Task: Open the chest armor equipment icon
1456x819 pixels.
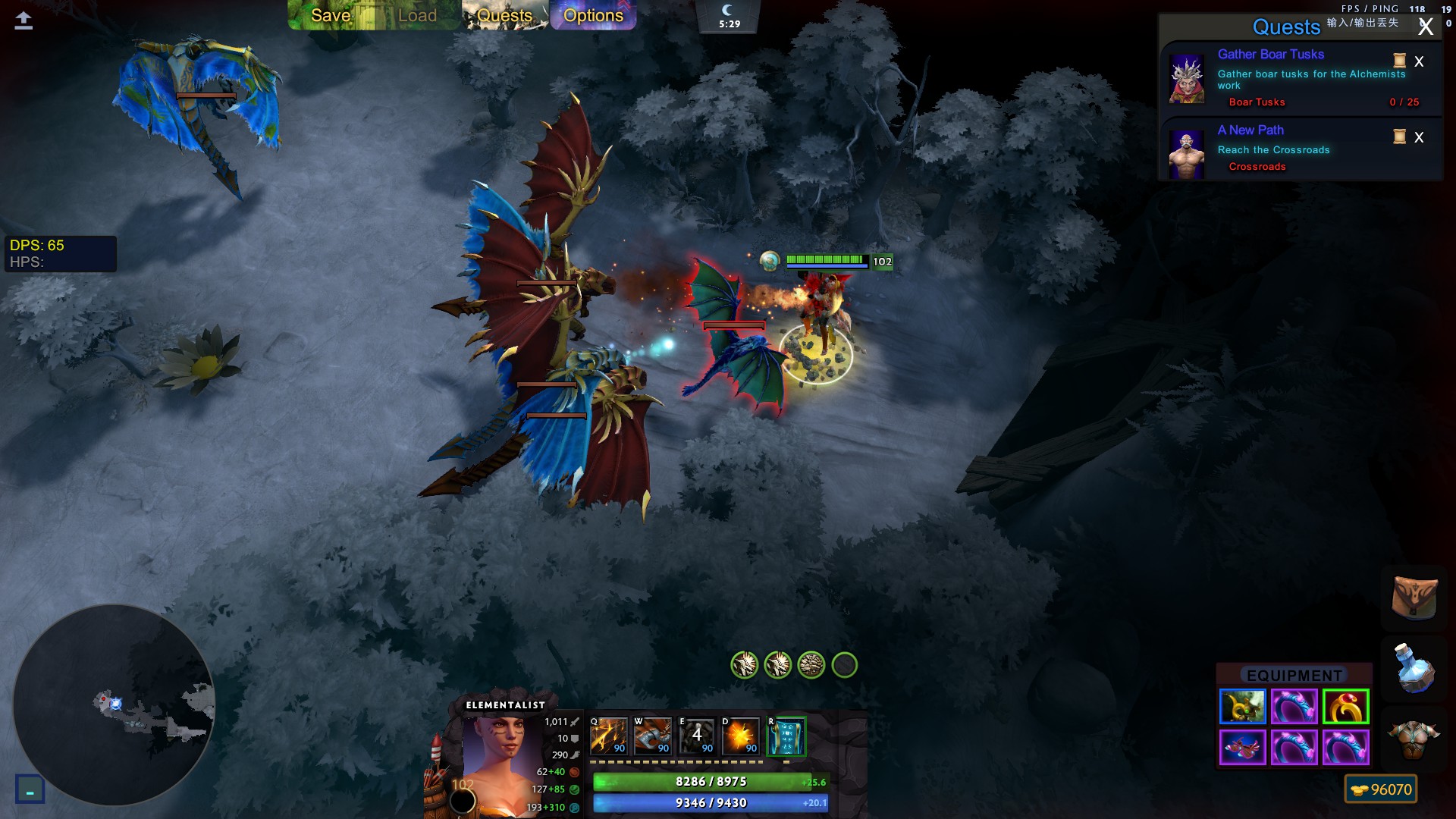Action: (1414, 739)
